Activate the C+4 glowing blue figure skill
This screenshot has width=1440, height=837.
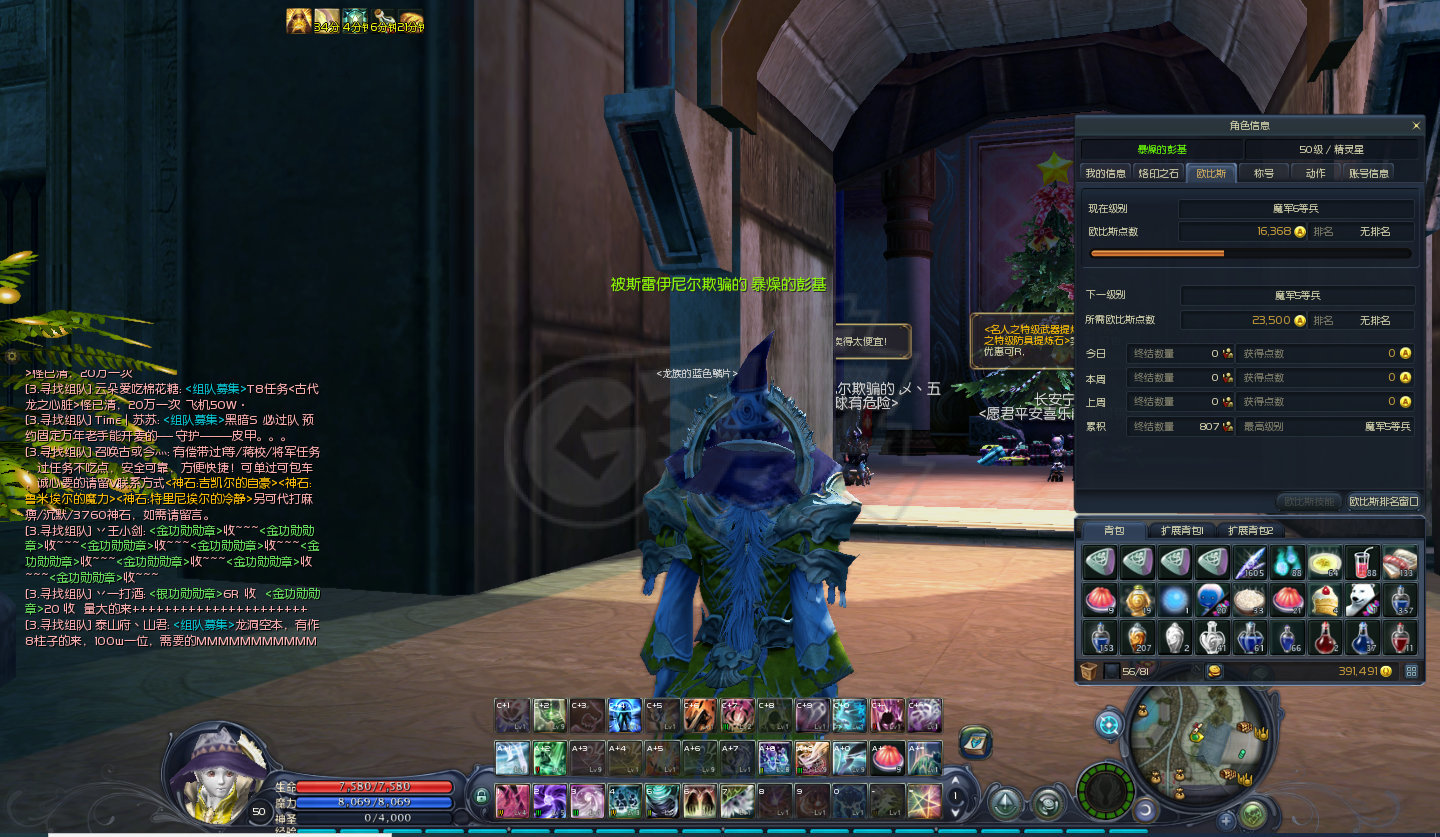tap(625, 716)
